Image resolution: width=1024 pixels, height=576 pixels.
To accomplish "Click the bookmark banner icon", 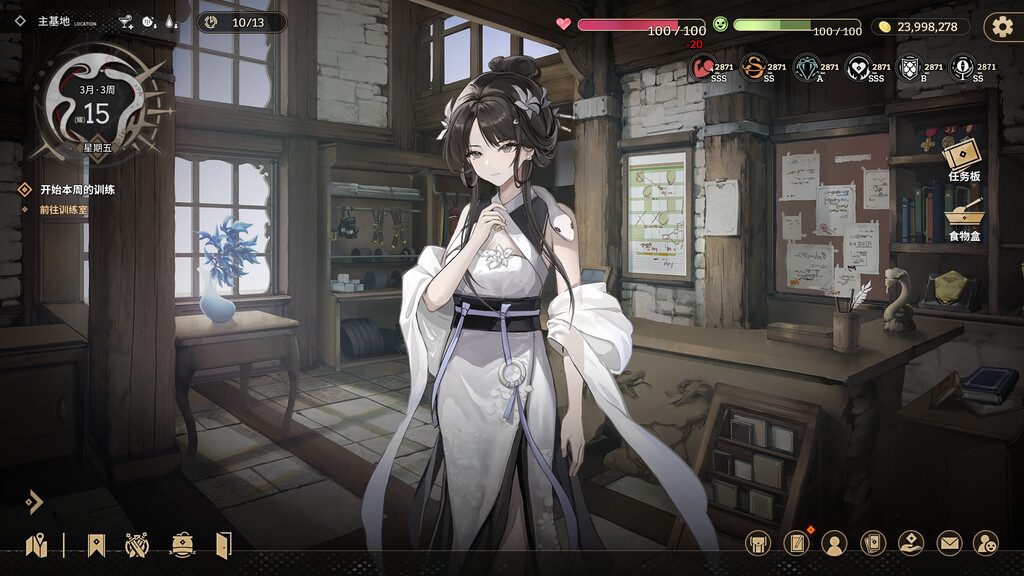I will click(96, 545).
